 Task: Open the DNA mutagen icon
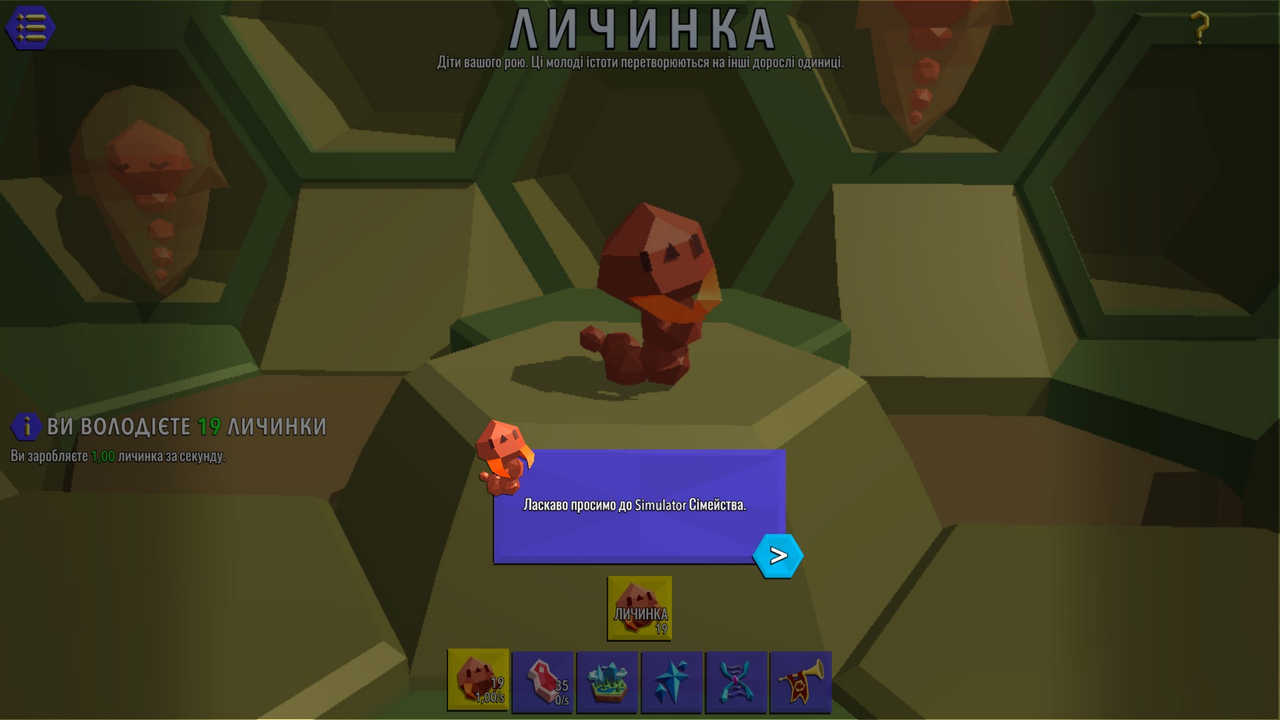pyautogui.click(x=737, y=682)
